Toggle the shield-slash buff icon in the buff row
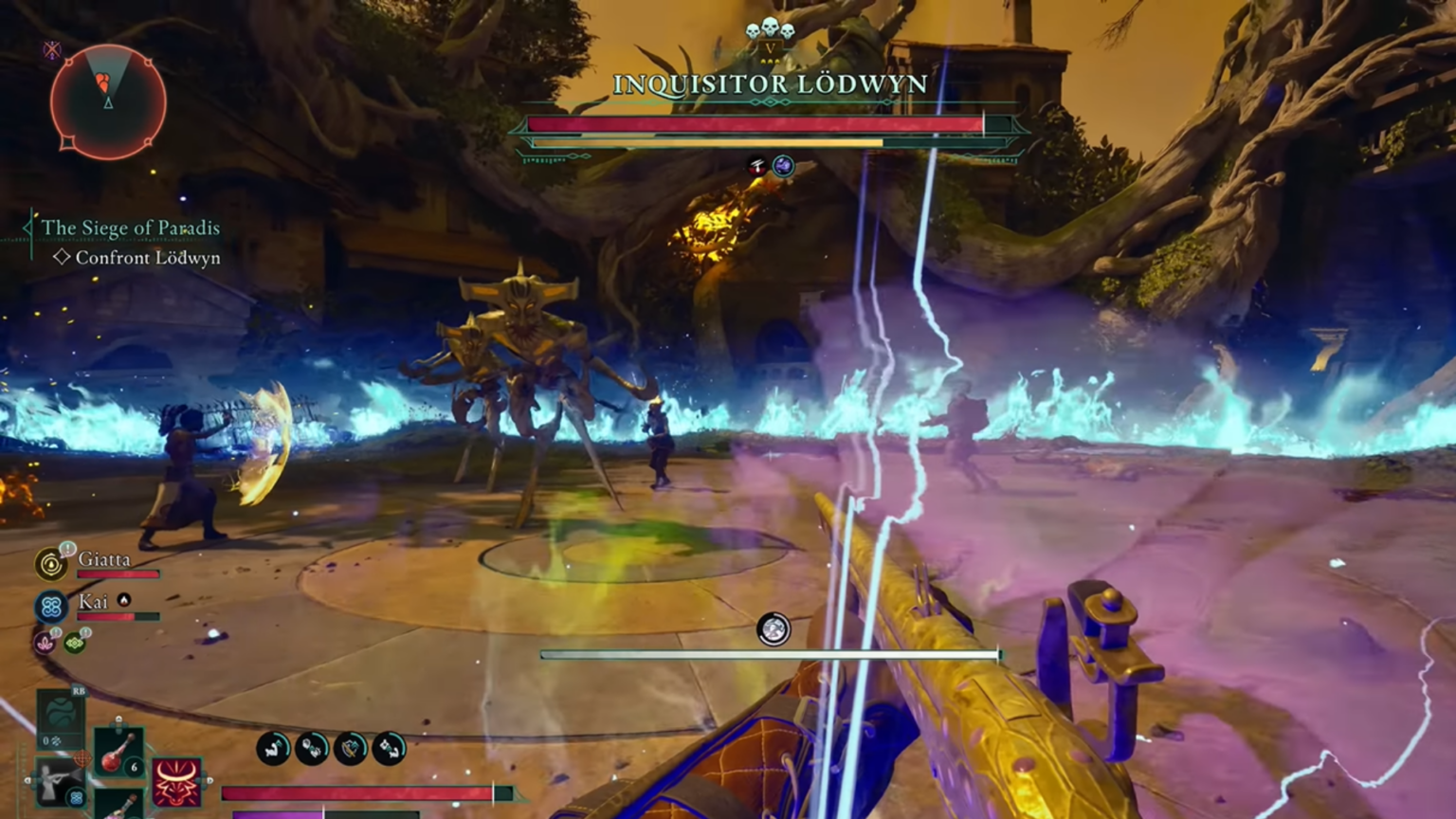Screen dimensions: 1456x819 pyautogui.click(x=351, y=749)
